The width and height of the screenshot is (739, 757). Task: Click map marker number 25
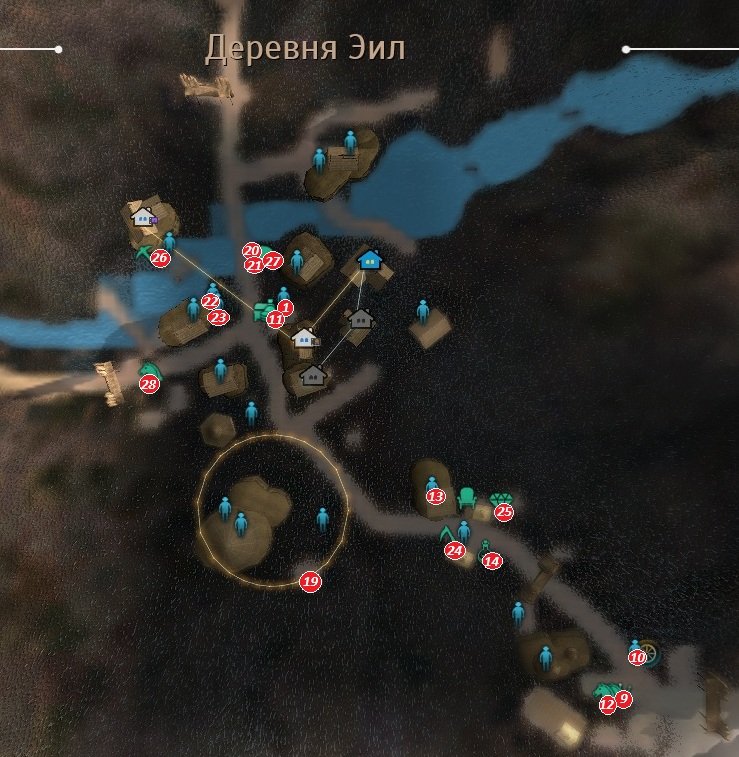pos(504,513)
